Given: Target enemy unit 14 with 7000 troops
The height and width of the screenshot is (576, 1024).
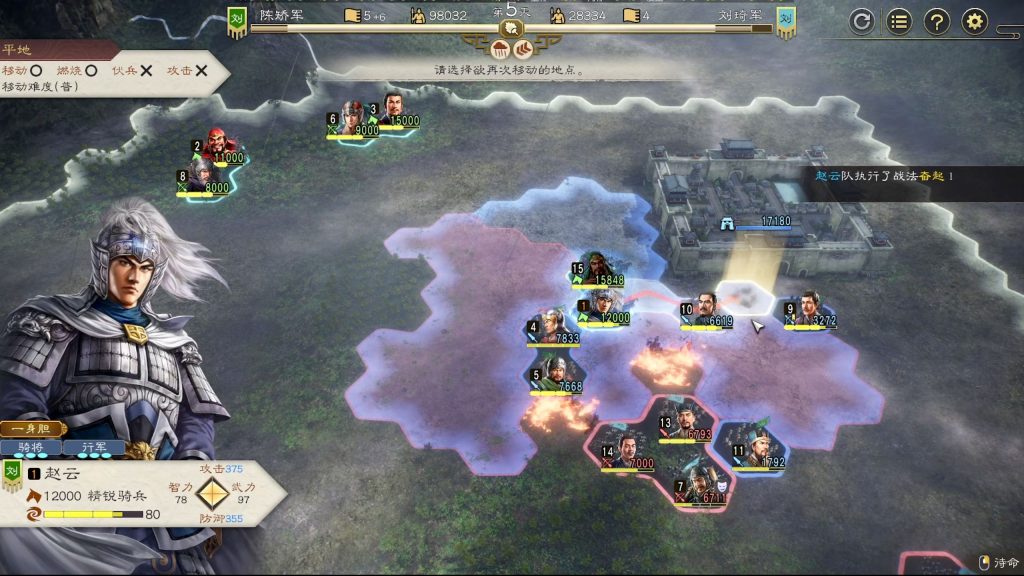Looking at the screenshot, I should (x=627, y=452).
